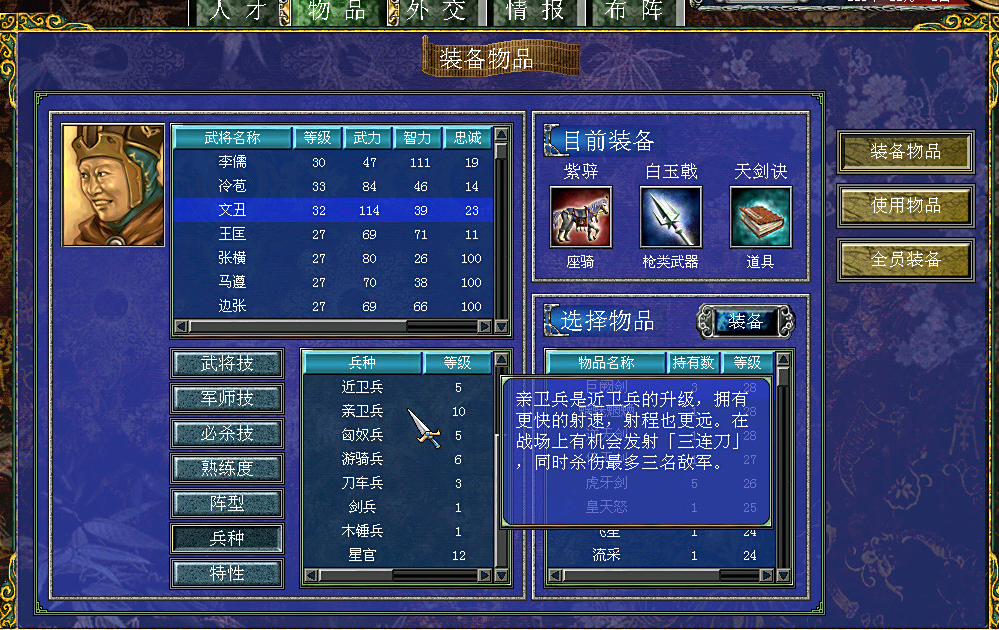Screen dimensions: 999x630
Task: Select the 情报 top tab
Action: click(535, 12)
